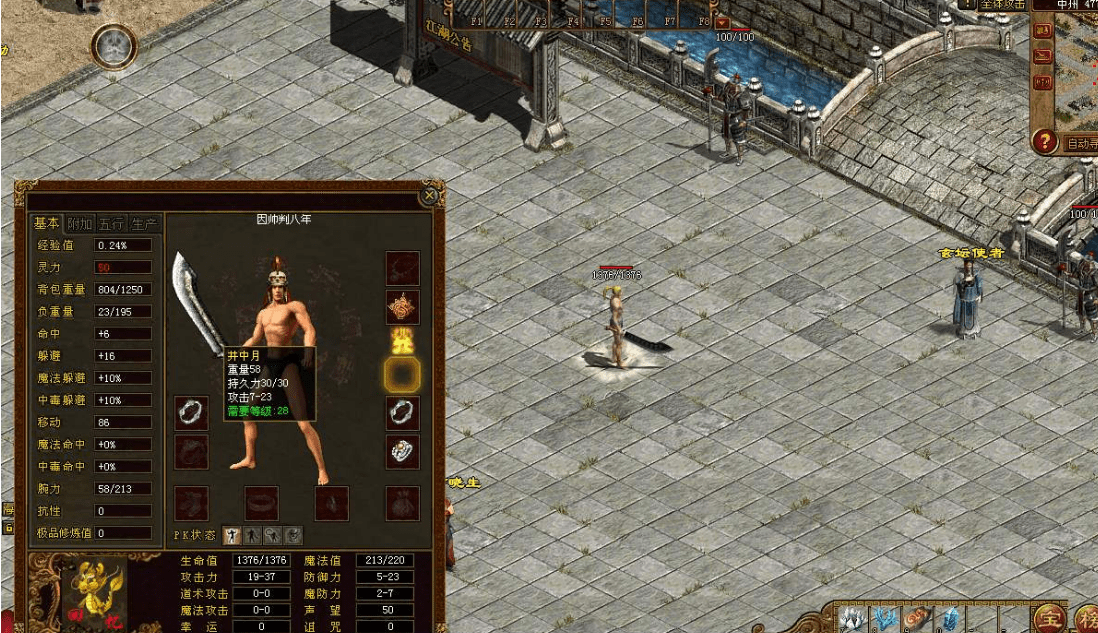This screenshot has height=633, width=1098.
Task: Switch to the 附加 tab
Action: [79, 223]
